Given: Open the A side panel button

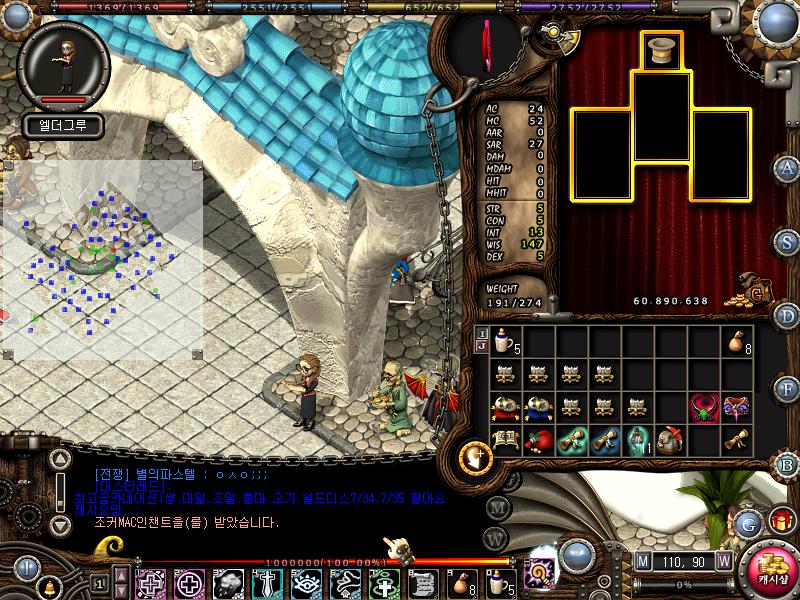Looking at the screenshot, I should click(x=789, y=168).
